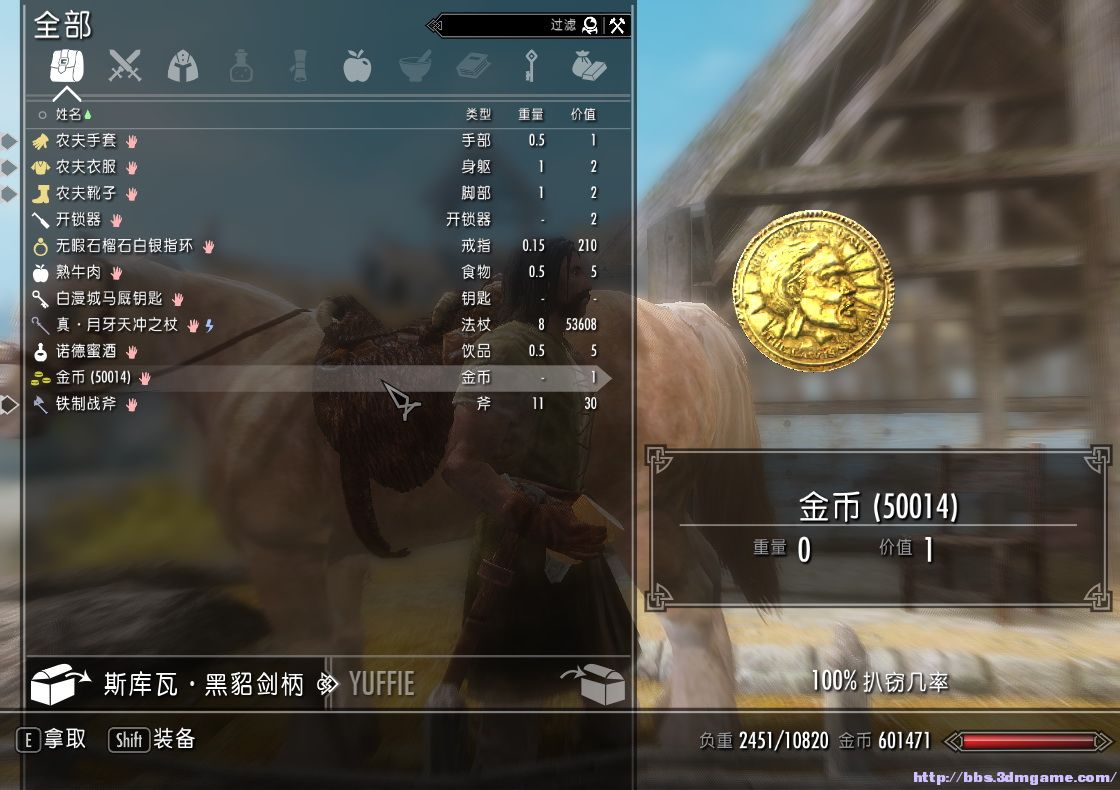Select the misc pouch category
Image resolution: width=1120 pixels, height=790 pixels.
(x=588, y=65)
